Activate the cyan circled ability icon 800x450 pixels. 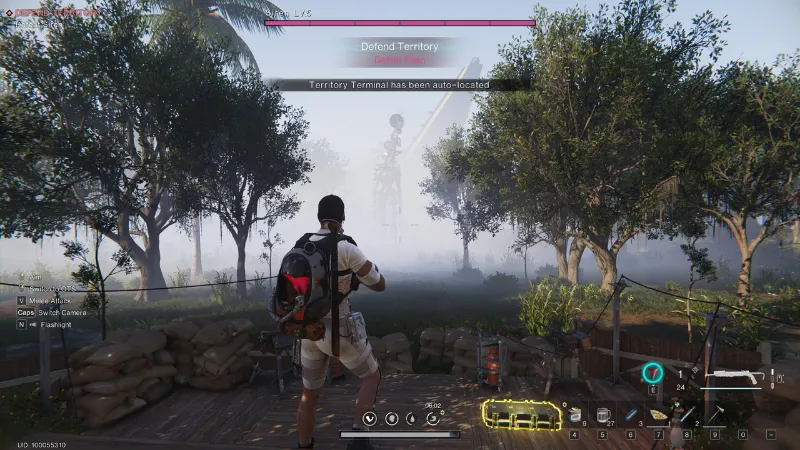651,373
